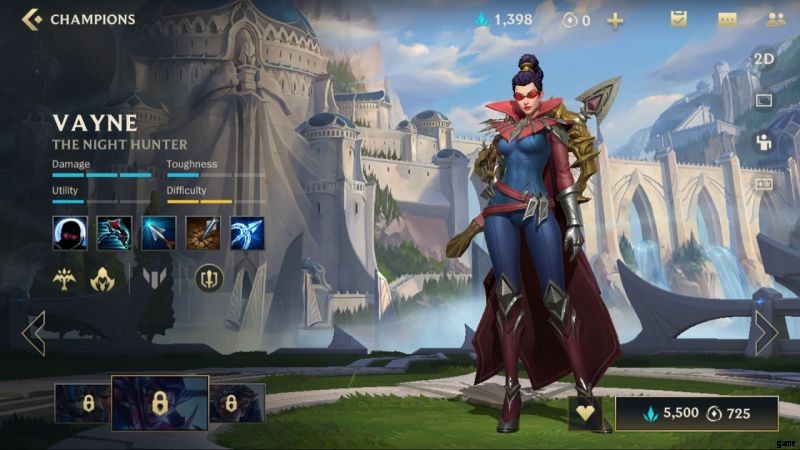The image size is (800, 450).
Task: Open the missions clipboard icon
Action: [679, 19]
